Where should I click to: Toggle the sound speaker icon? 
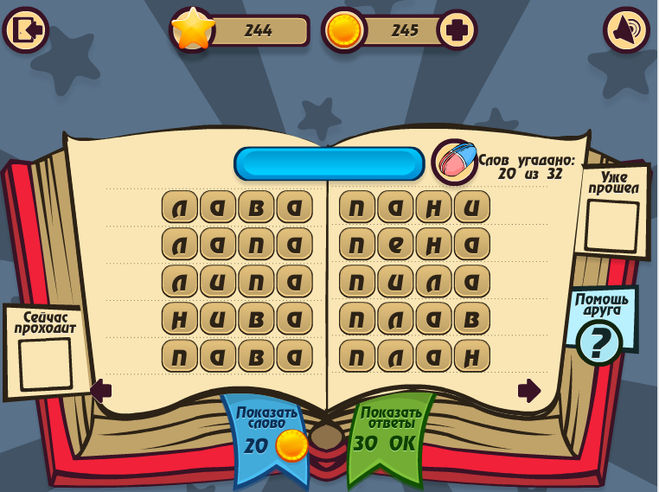point(628,30)
